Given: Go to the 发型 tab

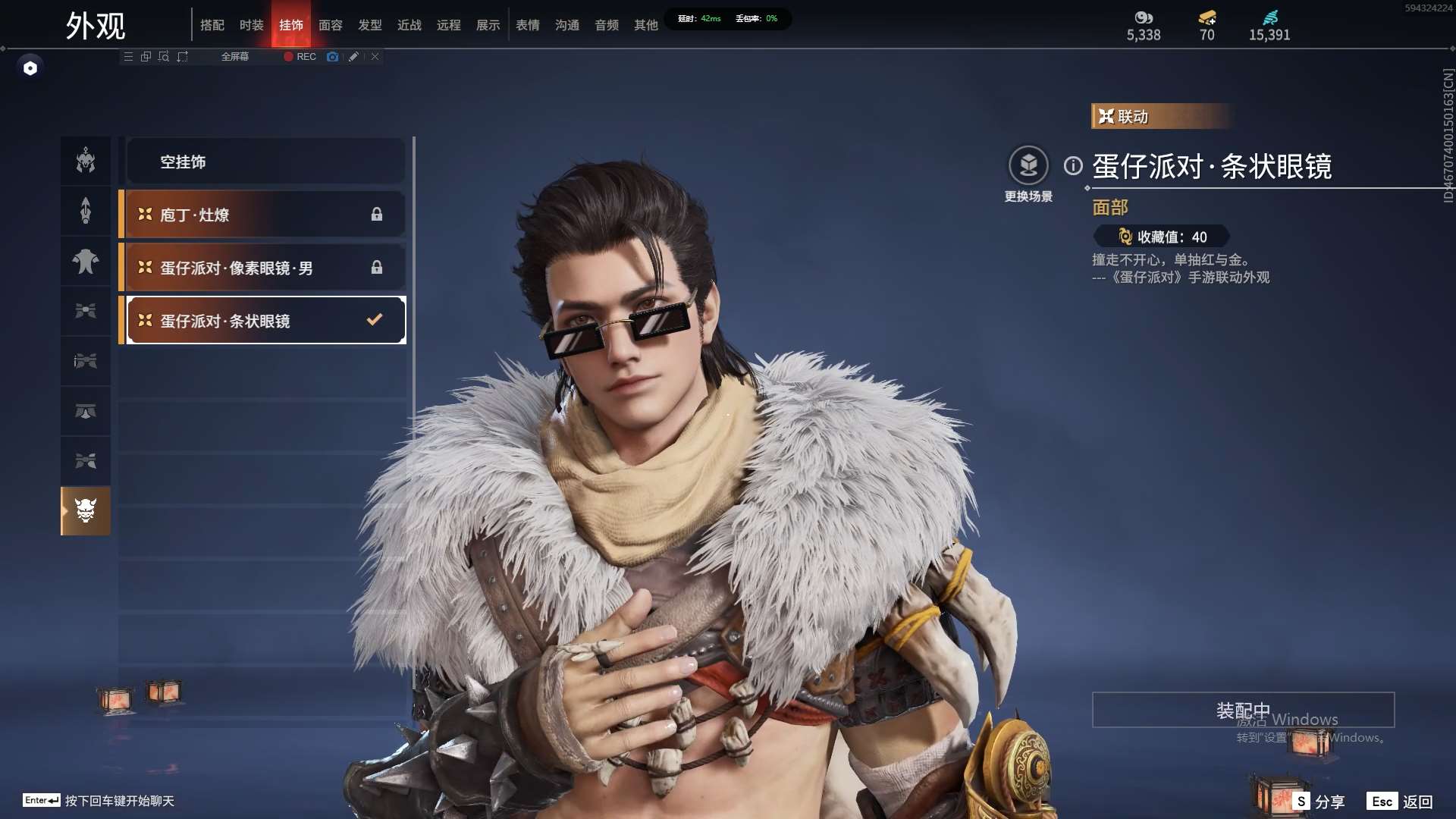Looking at the screenshot, I should click(370, 25).
